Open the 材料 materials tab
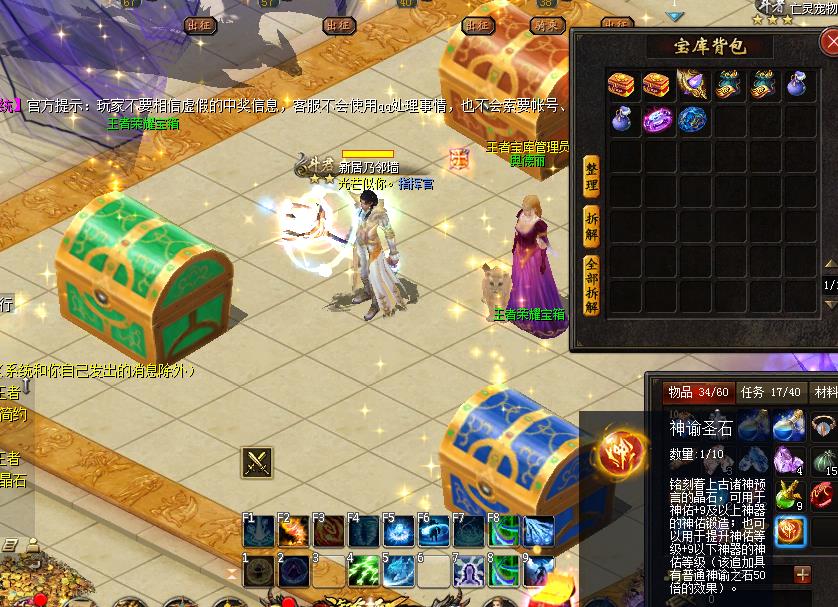 pos(825,393)
